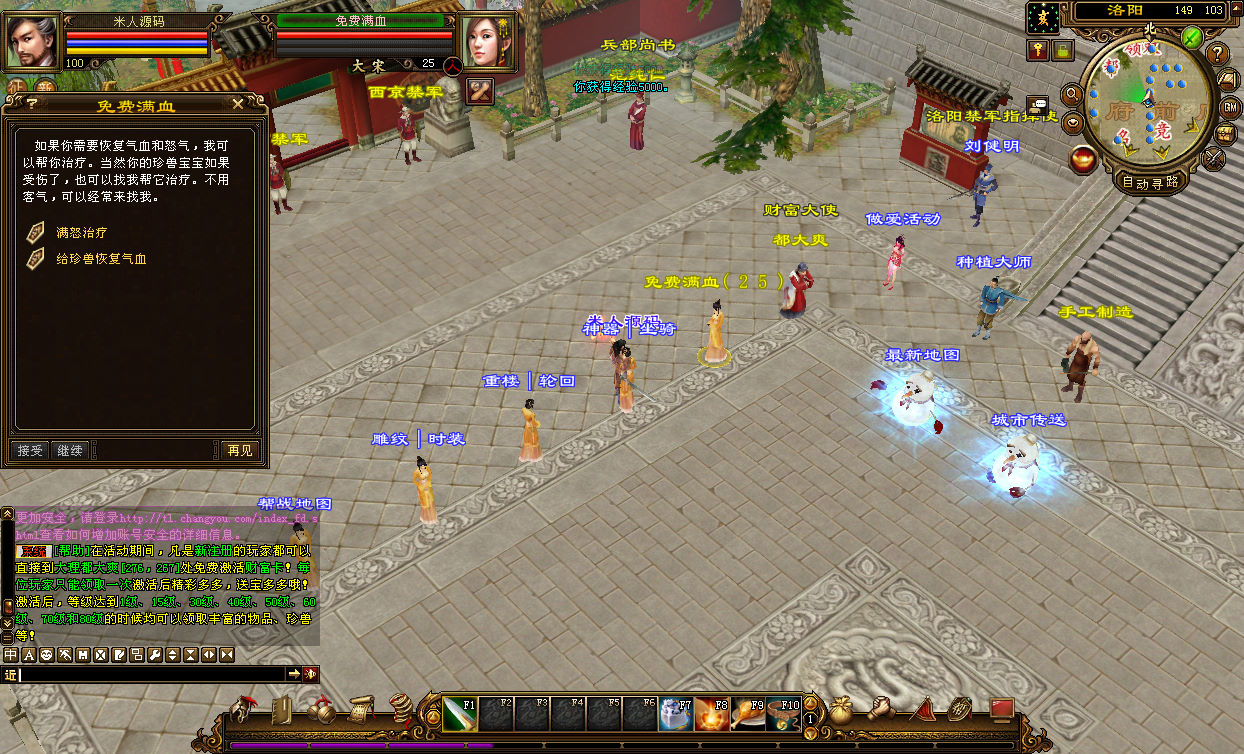Use the F1 green blade skill

click(x=459, y=713)
